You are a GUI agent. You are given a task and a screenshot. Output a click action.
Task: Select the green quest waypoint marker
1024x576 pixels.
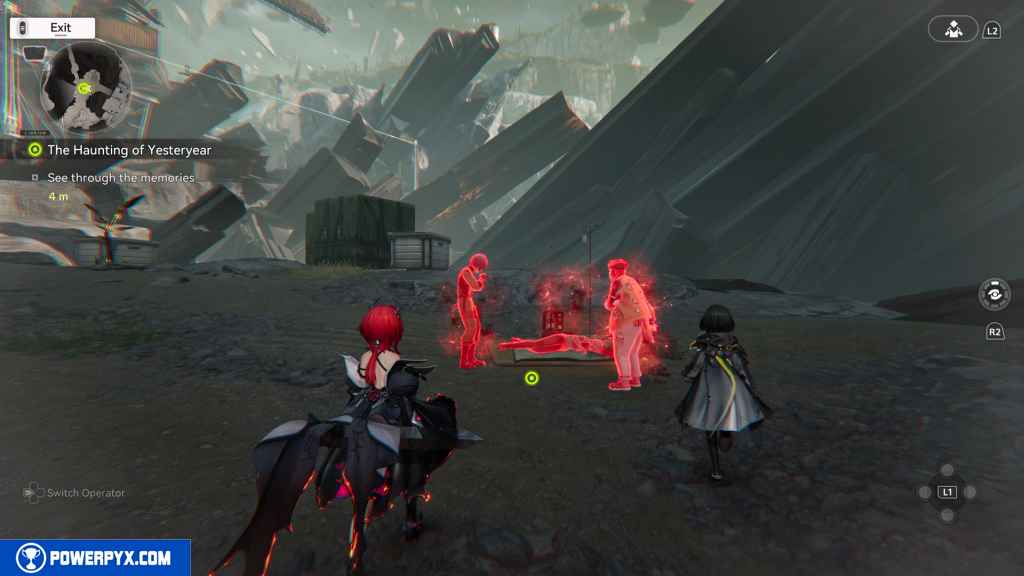tap(532, 378)
